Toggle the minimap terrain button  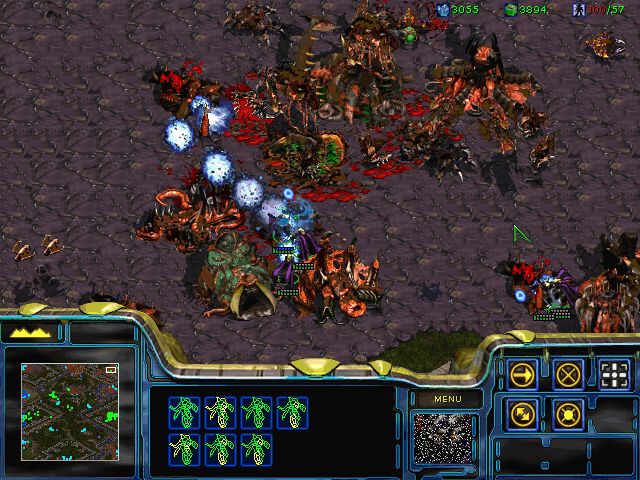pyautogui.click(x=30, y=332)
